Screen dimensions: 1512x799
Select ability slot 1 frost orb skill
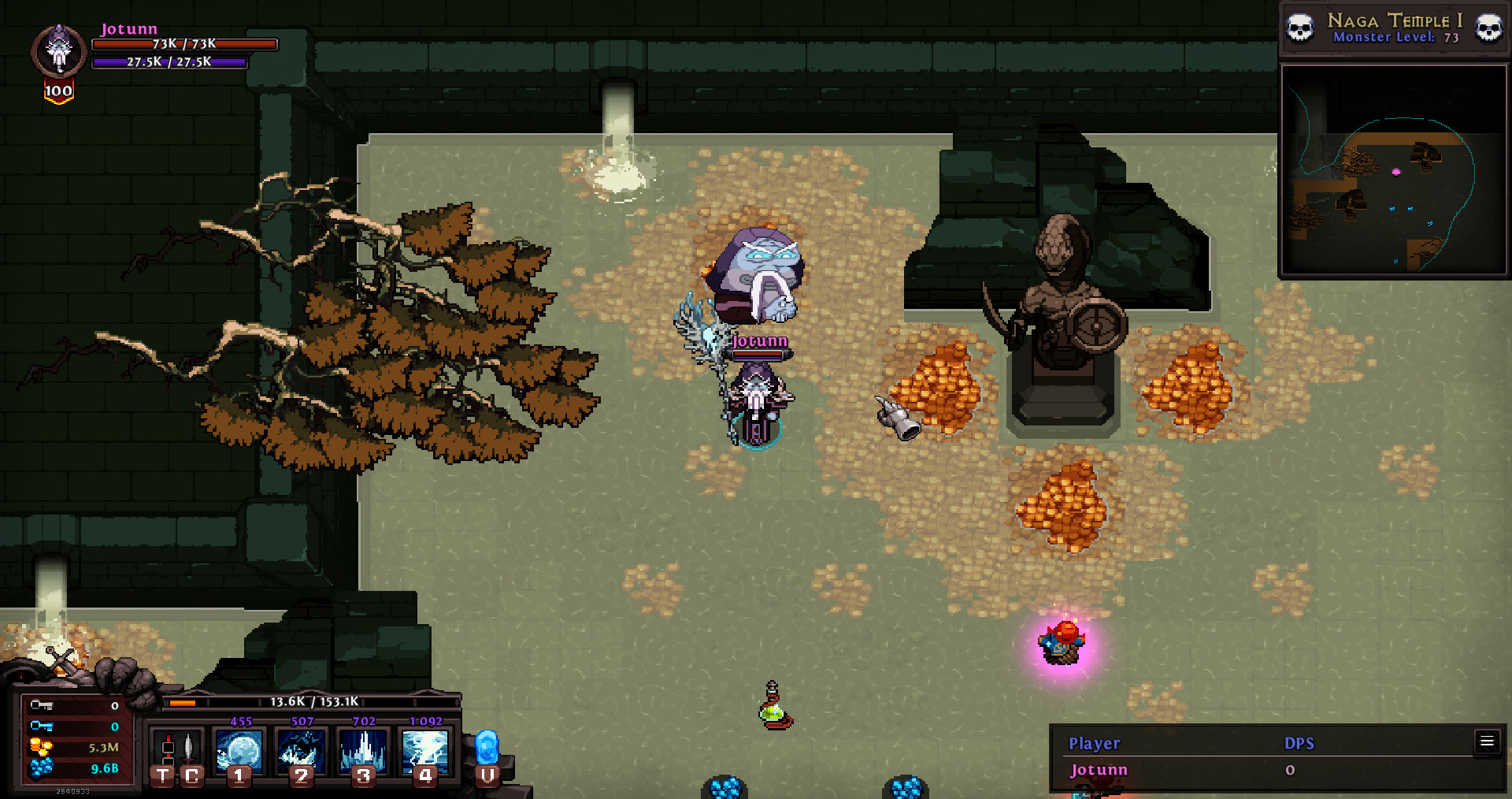pyautogui.click(x=240, y=753)
